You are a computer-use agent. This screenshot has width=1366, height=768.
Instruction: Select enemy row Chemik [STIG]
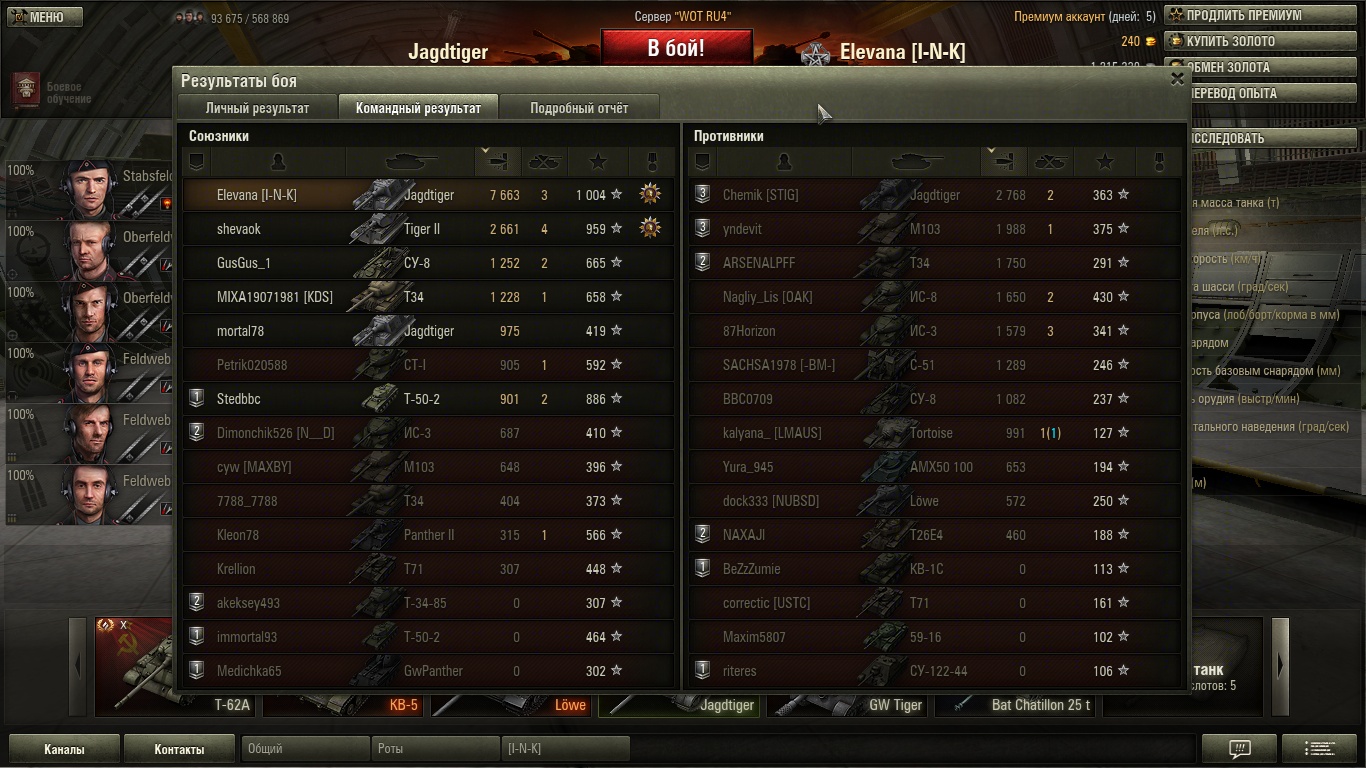point(934,195)
